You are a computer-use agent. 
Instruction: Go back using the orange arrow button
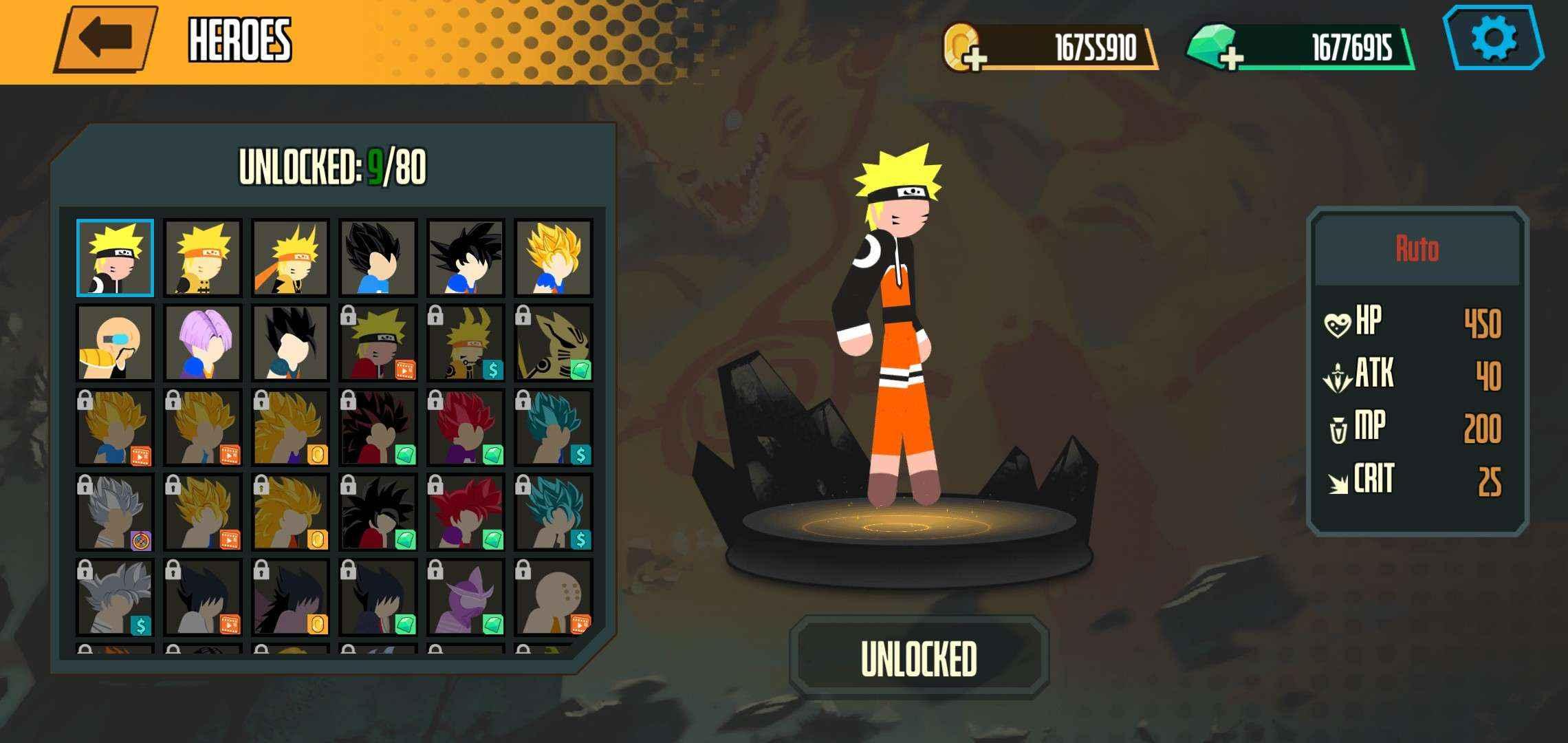coord(105,39)
